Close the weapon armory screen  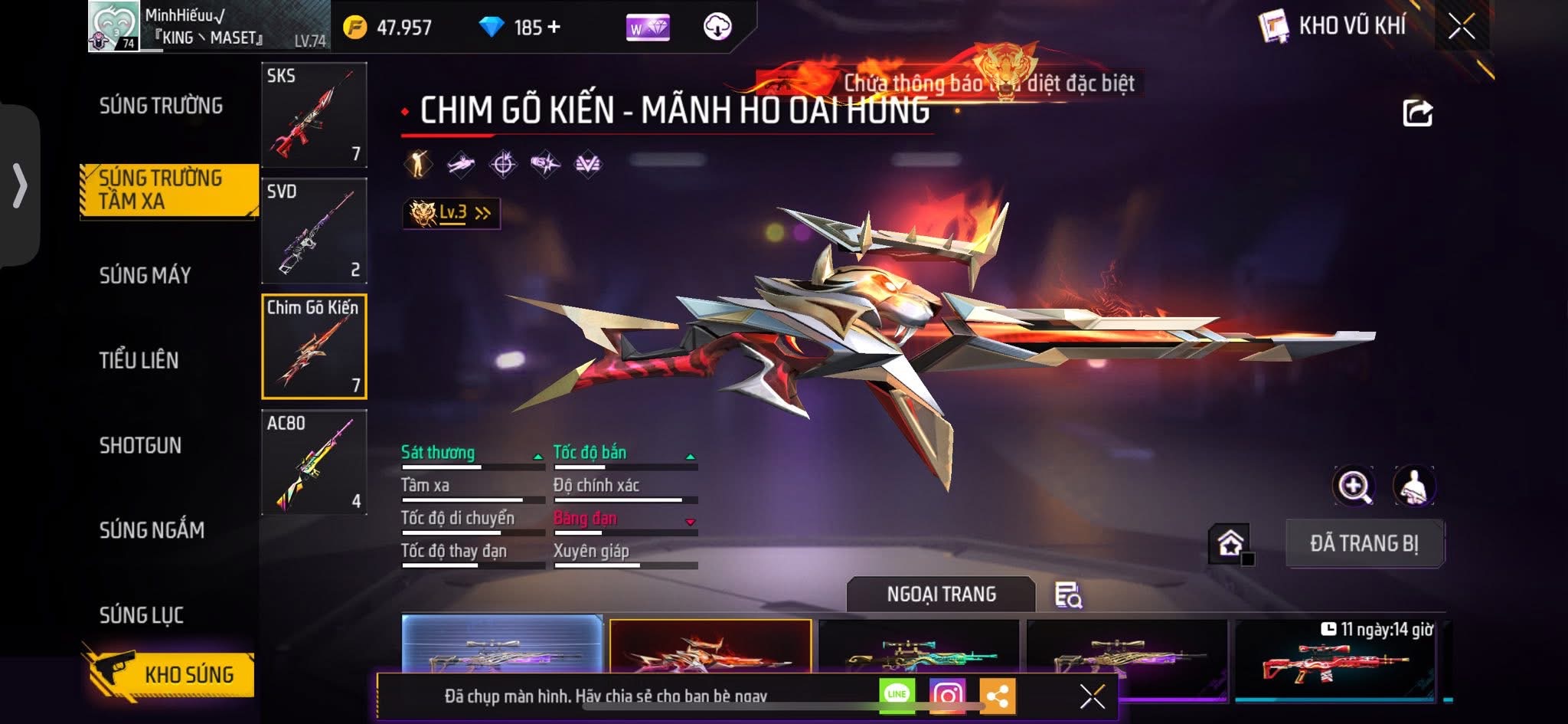click(x=1461, y=27)
